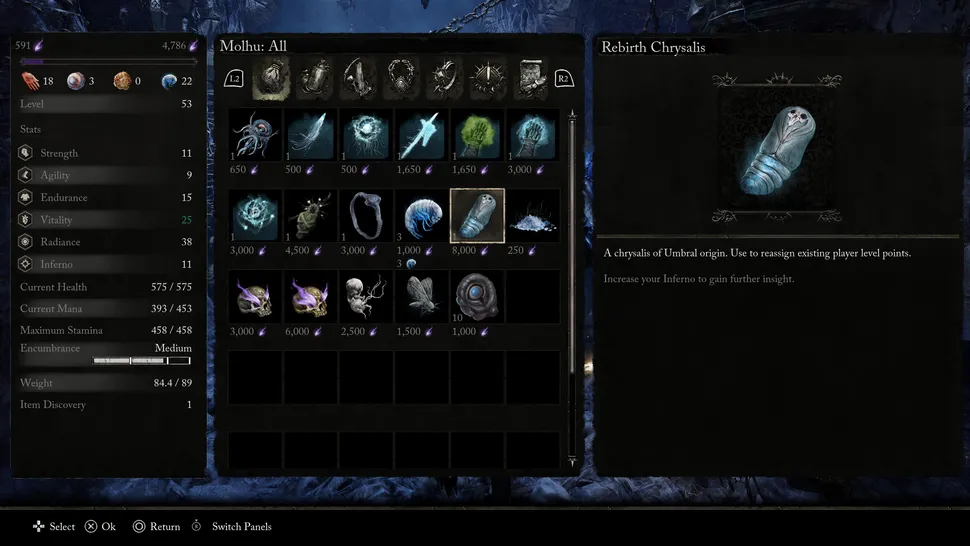
Task: Select the green glowing hand spell
Action: pyautogui.click(x=477, y=135)
